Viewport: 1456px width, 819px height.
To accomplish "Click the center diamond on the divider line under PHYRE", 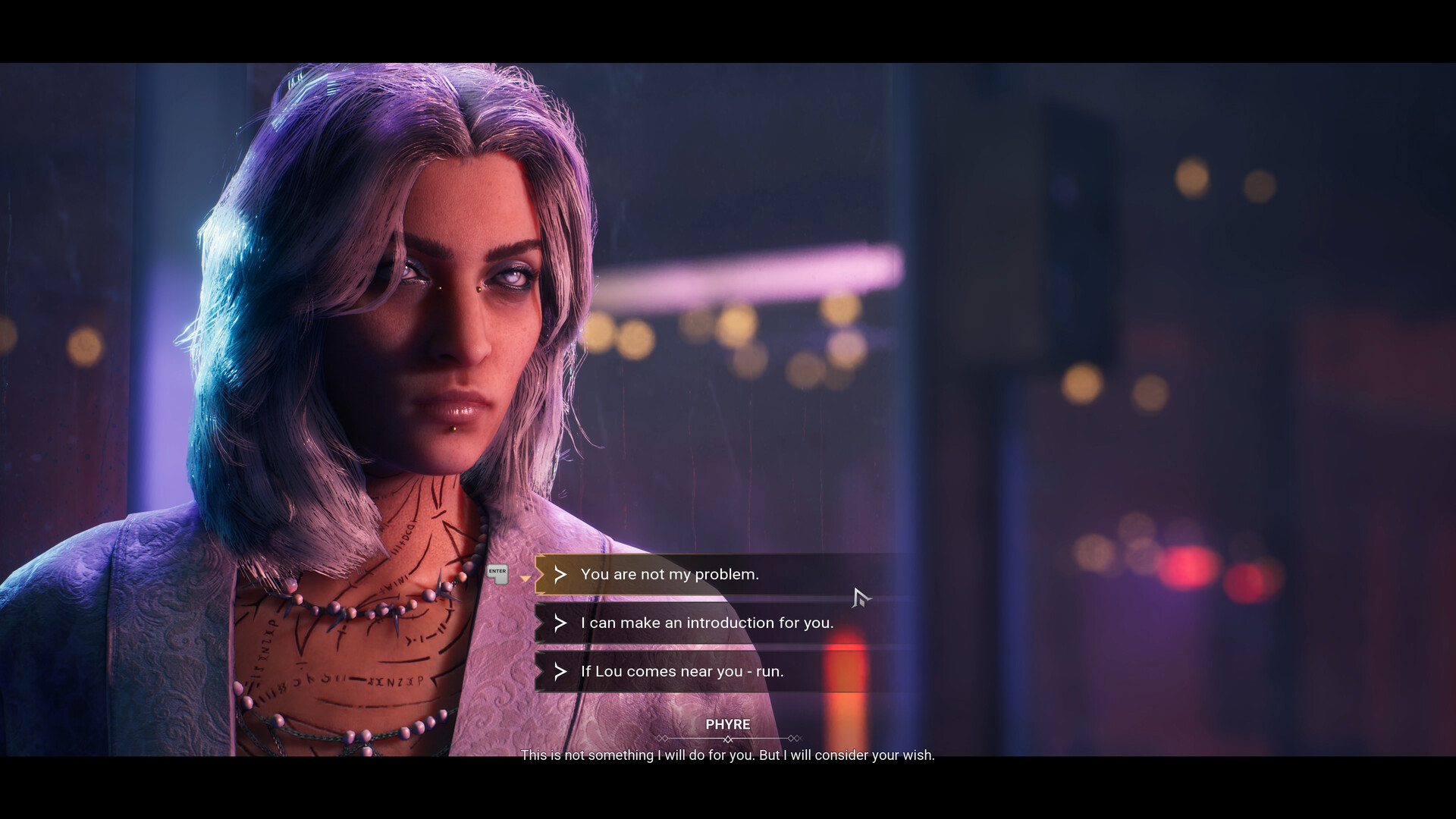I will [x=729, y=739].
